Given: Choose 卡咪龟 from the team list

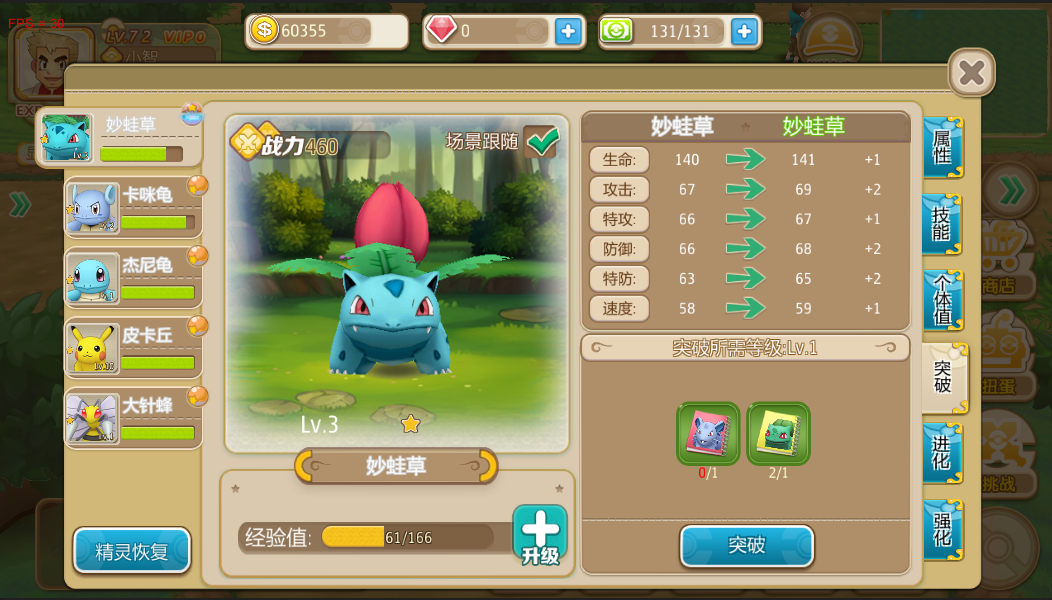Looking at the screenshot, I should pyautogui.click(x=134, y=208).
